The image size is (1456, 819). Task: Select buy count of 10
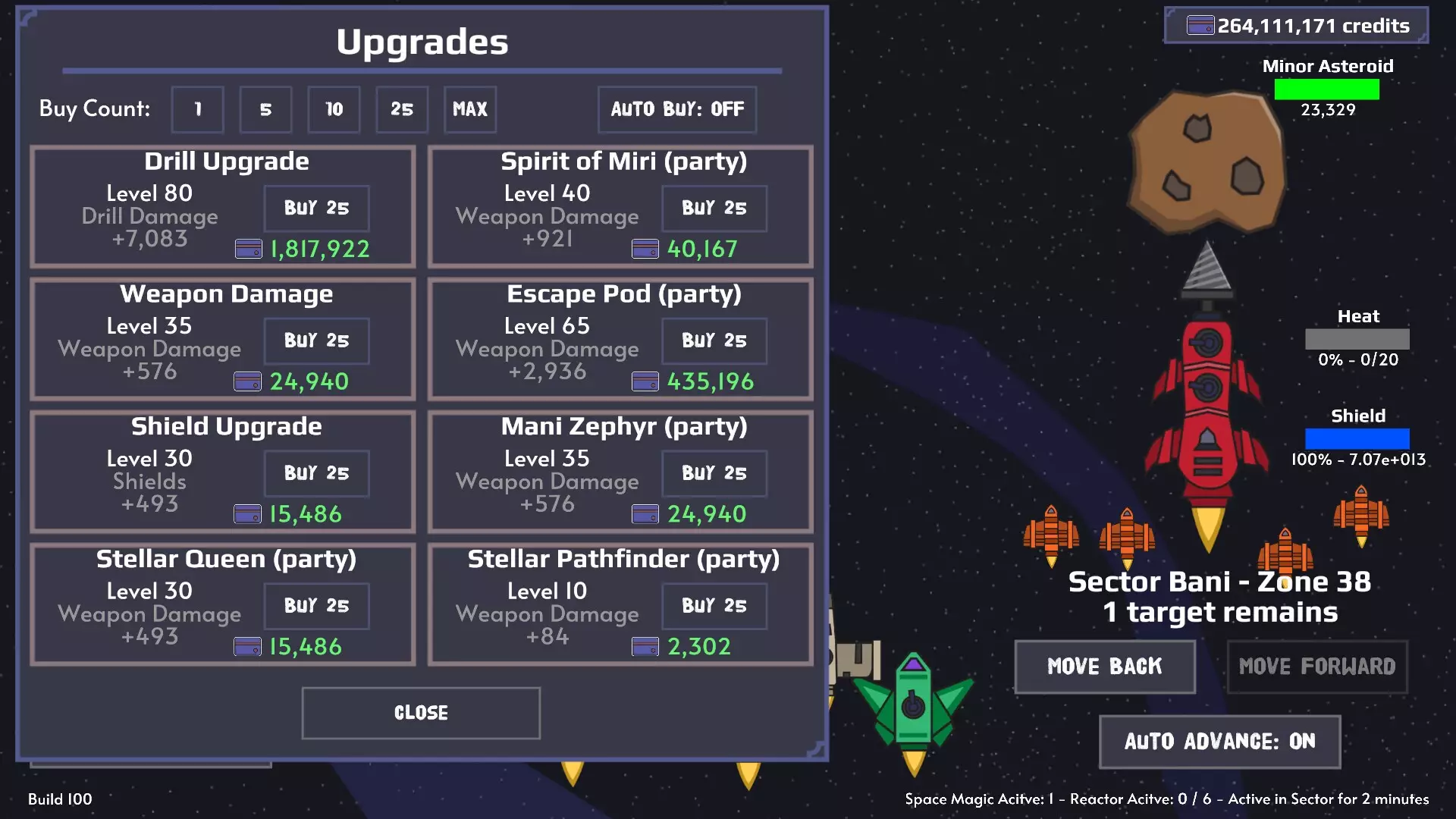pos(334,109)
